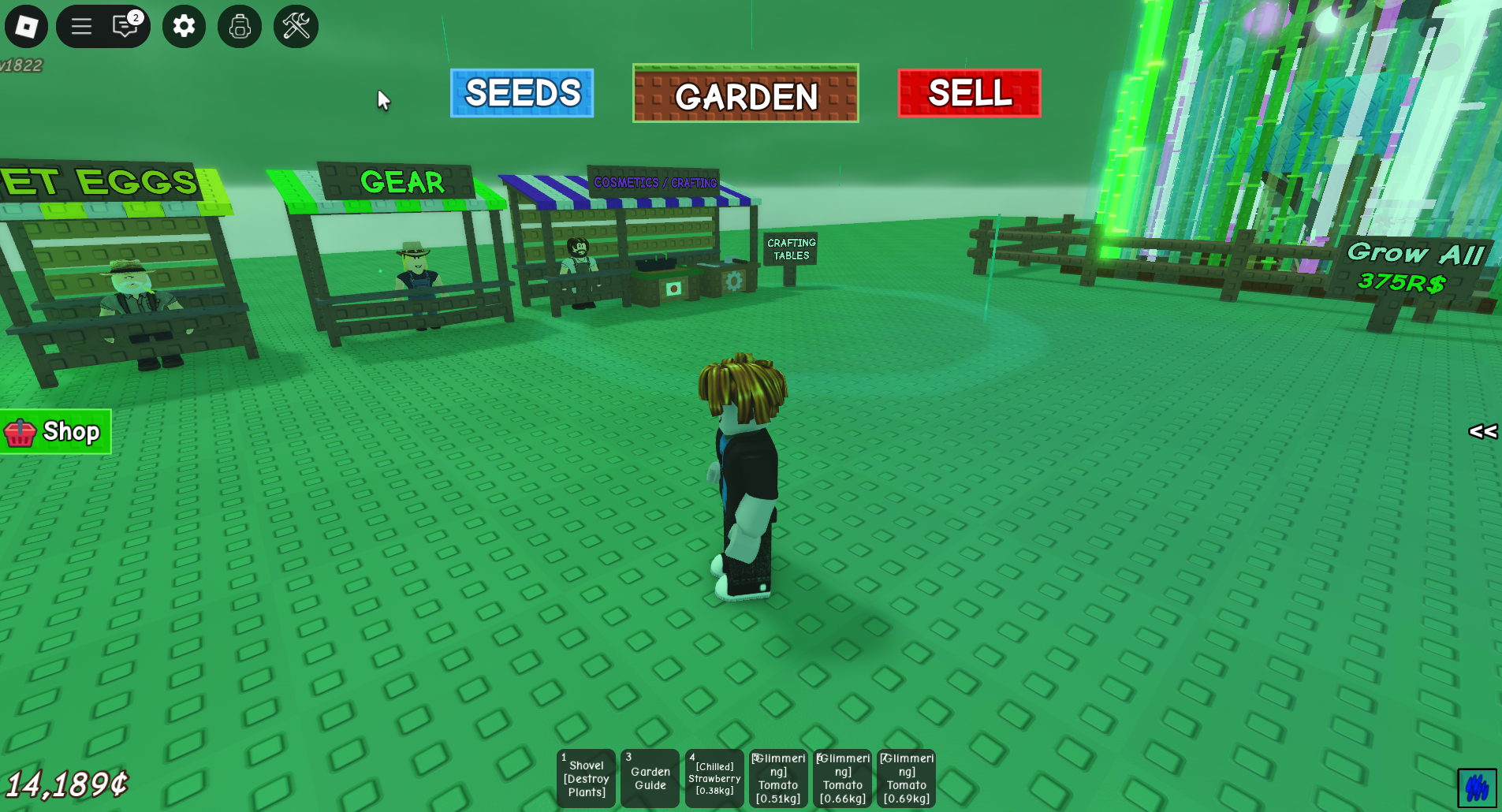Open the Roblox main menu logo
Screen dimensions: 1502x812
[x=26, y=27]
